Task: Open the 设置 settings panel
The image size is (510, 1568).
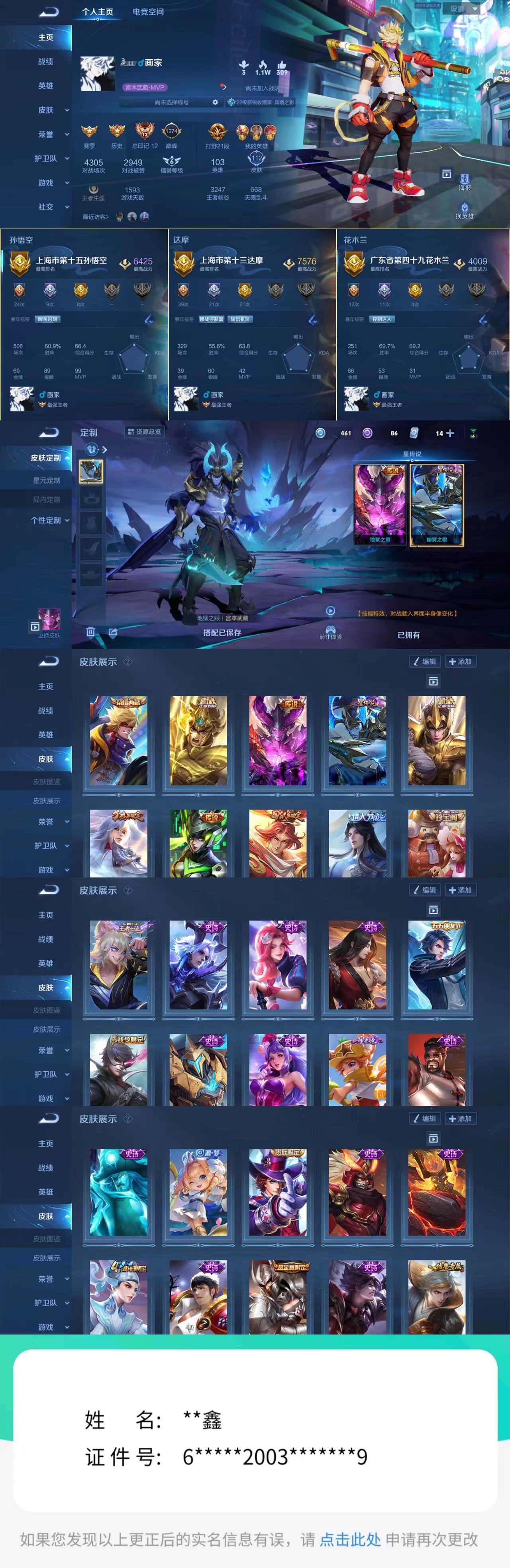Action: click(x=458, y=8)
